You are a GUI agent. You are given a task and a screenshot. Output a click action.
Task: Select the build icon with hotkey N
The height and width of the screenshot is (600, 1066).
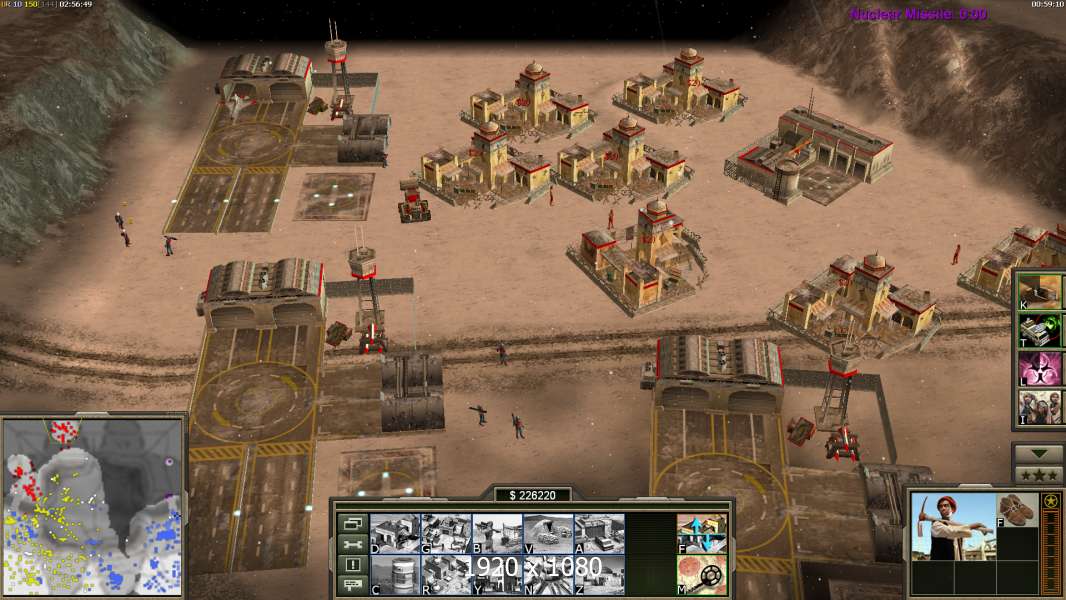click(x=548, y=574)
